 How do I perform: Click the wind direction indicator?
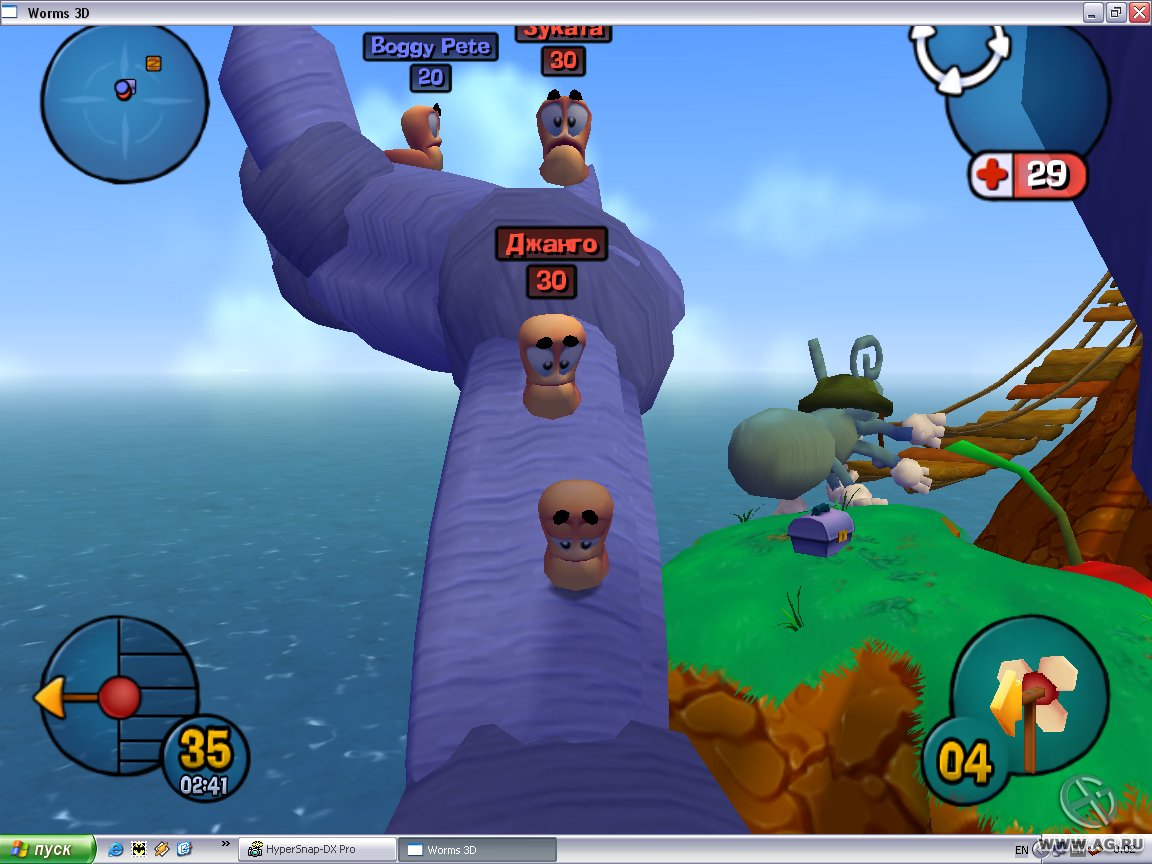click(115, 696)
